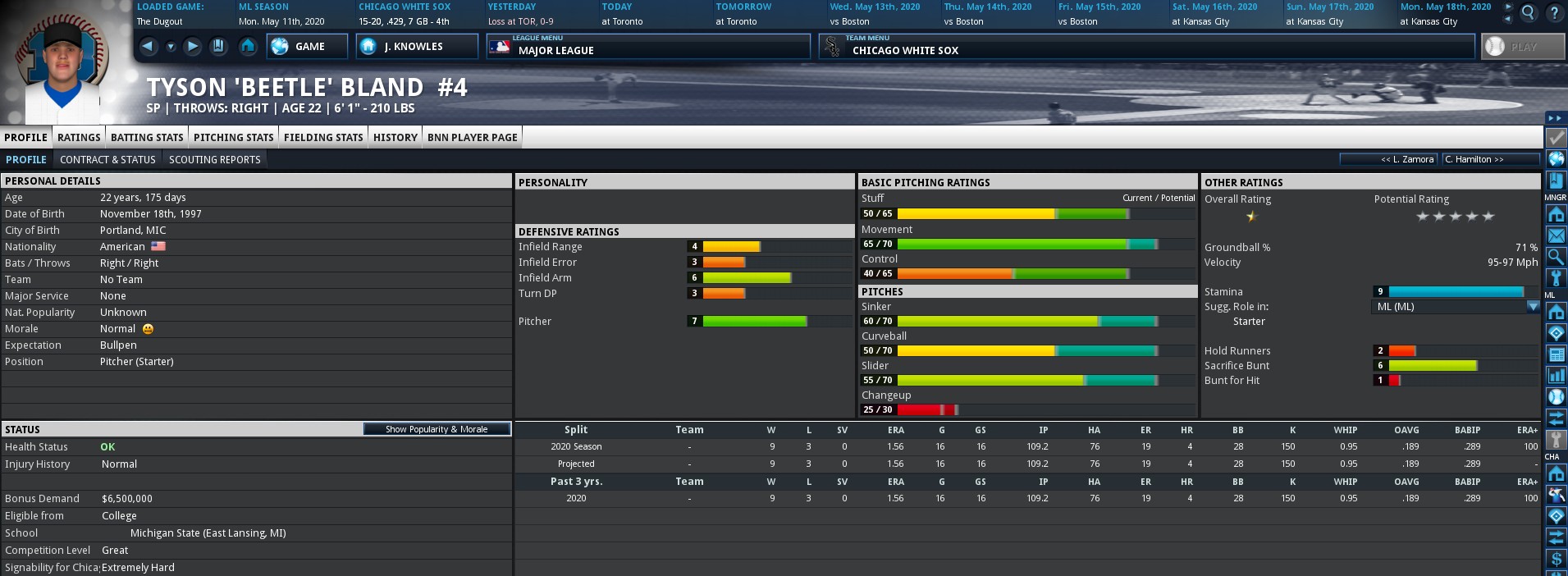
Task: Click the Play button
Action: click(x=1522, y=47)
